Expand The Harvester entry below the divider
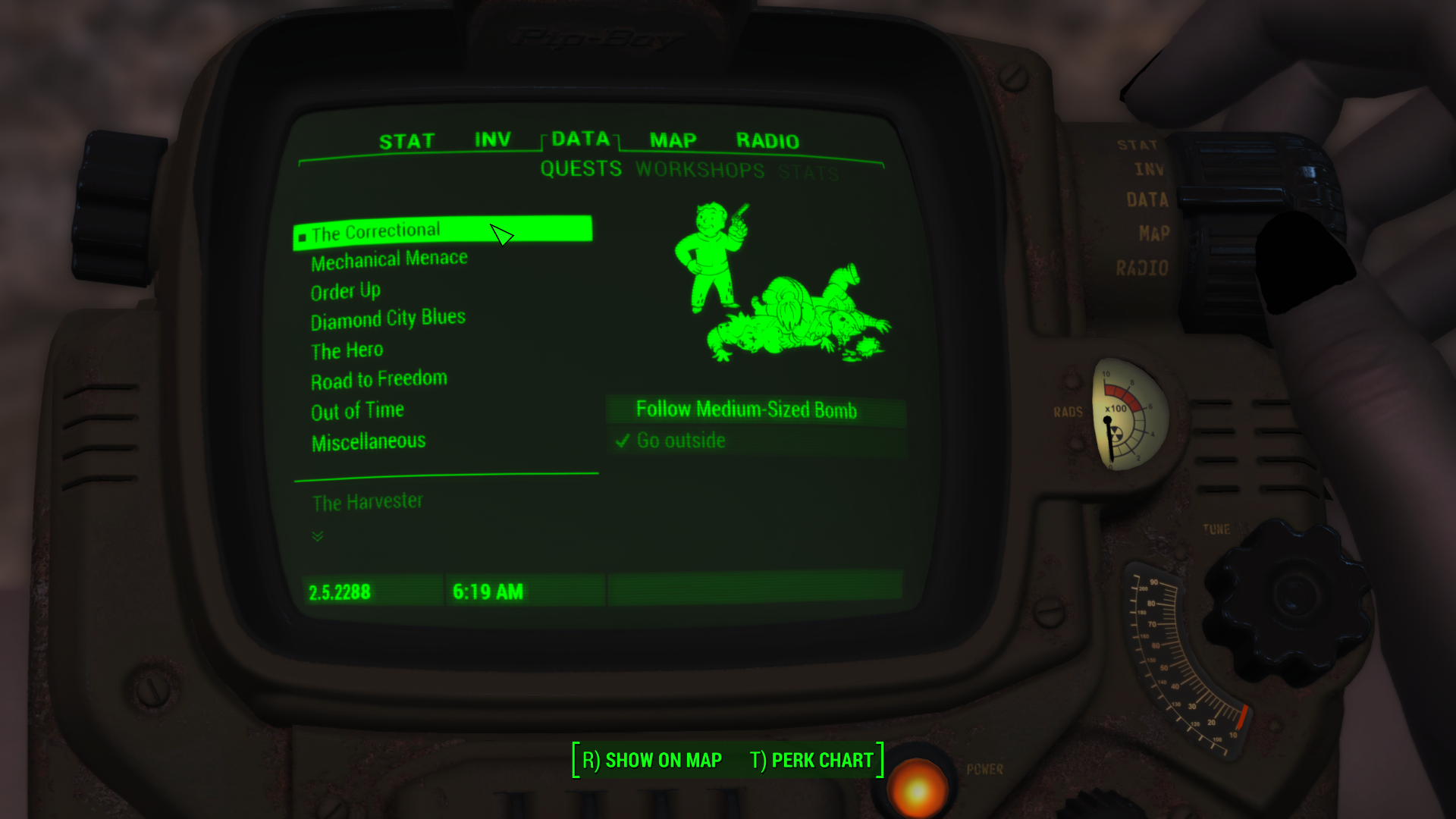This screenshot has height=819, width=1456. click(x=367, y=500)
